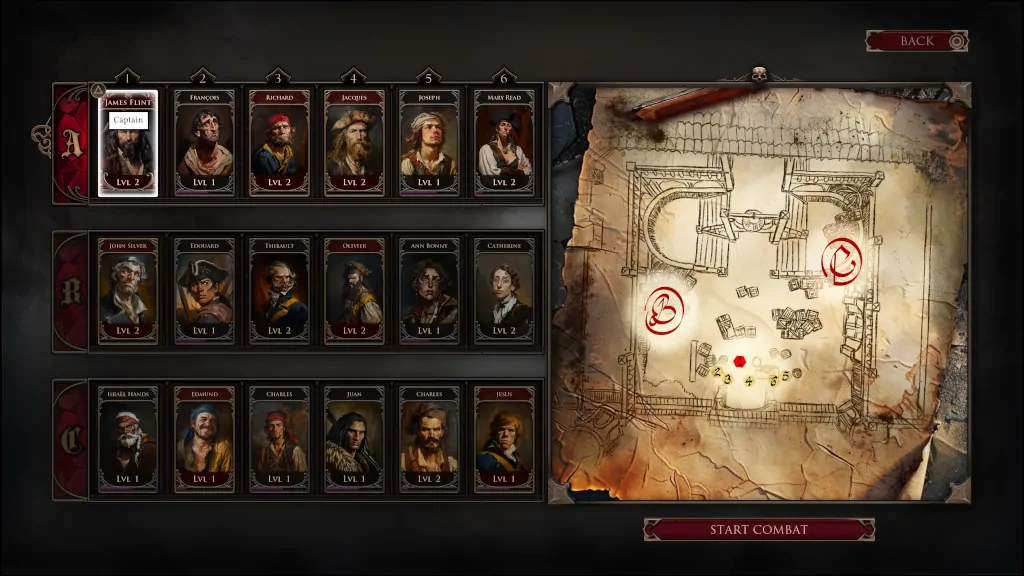
Task: Choose the Catherine crew card
Action: [504, 291]
